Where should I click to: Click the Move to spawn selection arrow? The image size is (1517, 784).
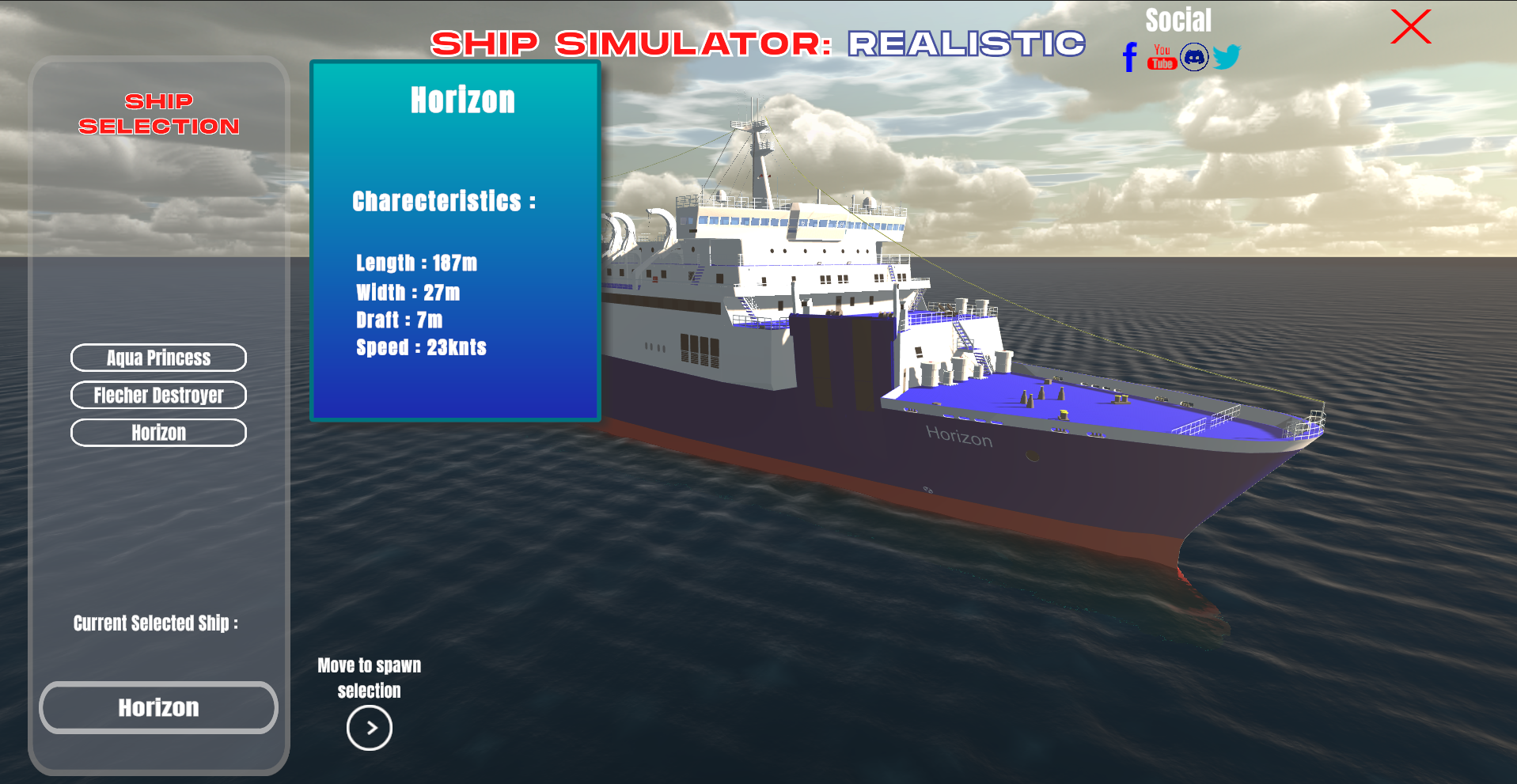(369, 727)
